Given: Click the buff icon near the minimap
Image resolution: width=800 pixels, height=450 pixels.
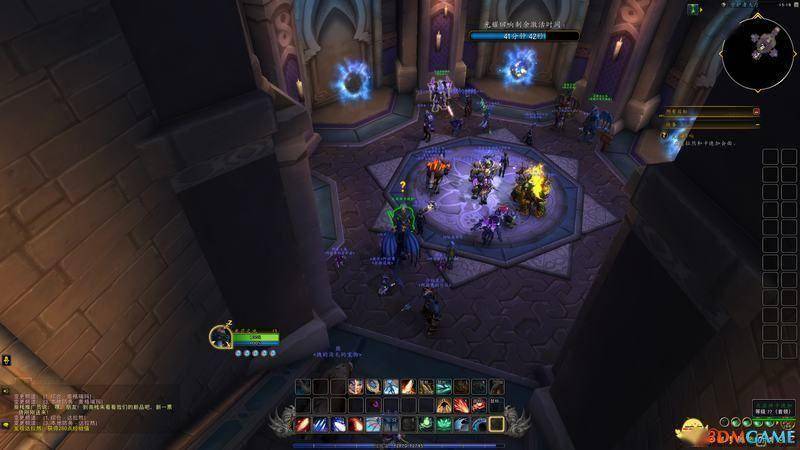Looking at the screenshot, I should tap(694, 9).
